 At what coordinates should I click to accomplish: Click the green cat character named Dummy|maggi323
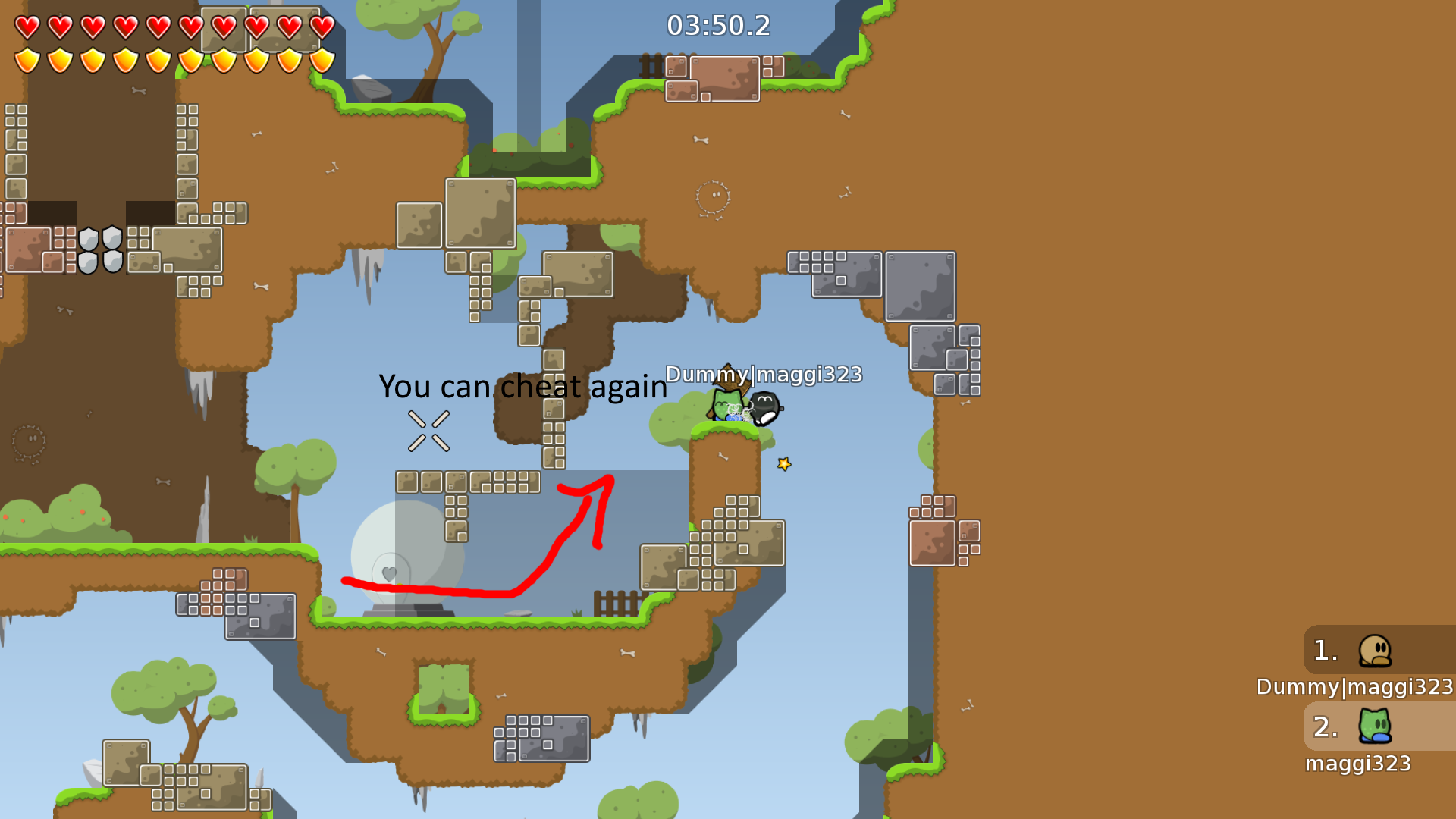pyautogui.click(x=726, y=405)
